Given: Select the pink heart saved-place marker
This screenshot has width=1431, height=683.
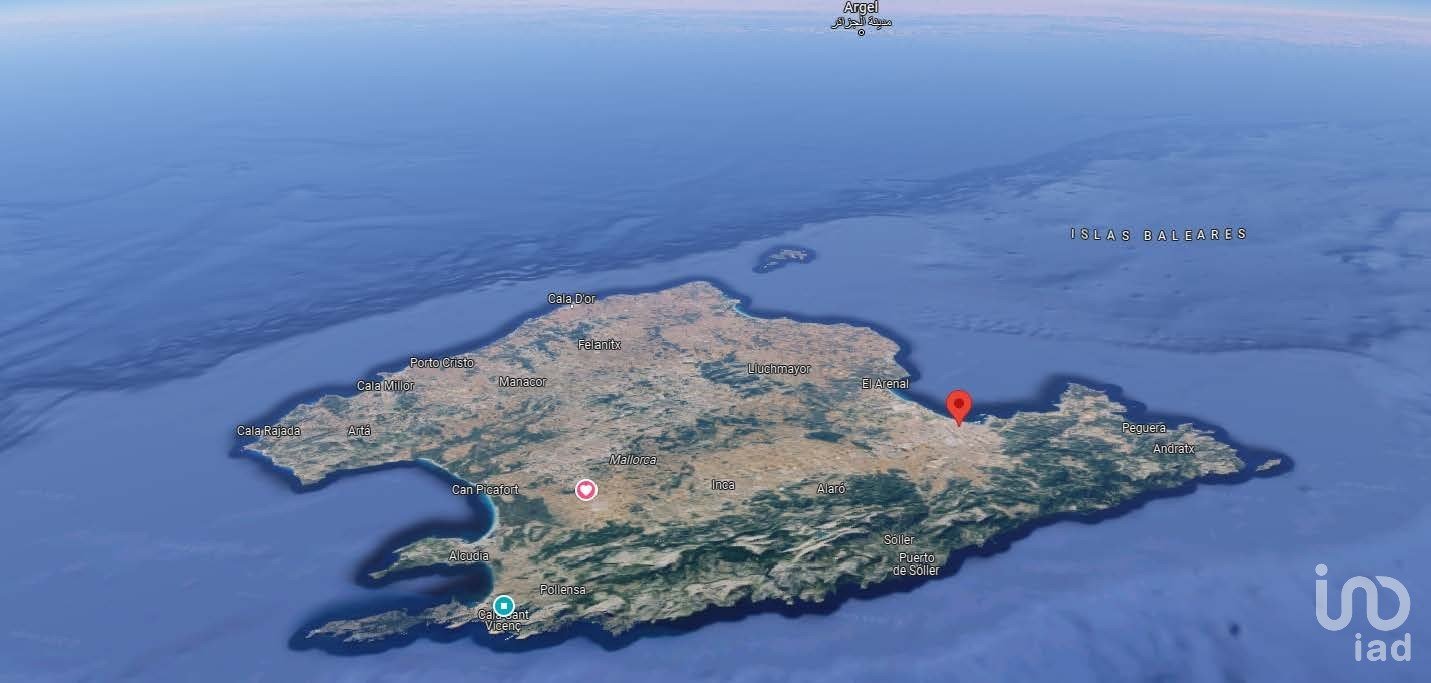Looking at the screenshot, I should [x=586, y=489].
